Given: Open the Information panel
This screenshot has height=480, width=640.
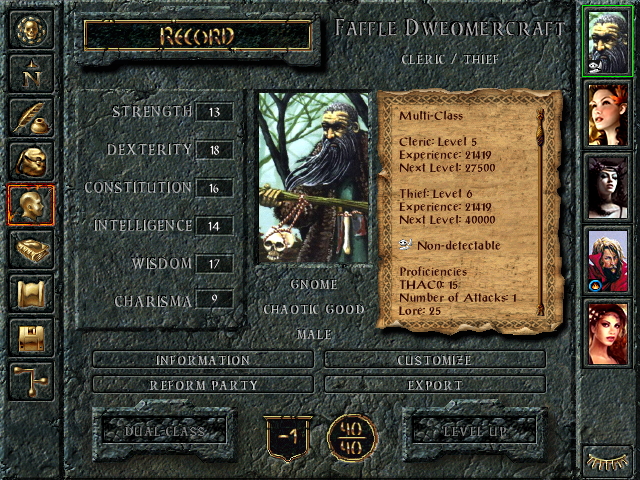Looking at the screenshot, I should point(202,360).
